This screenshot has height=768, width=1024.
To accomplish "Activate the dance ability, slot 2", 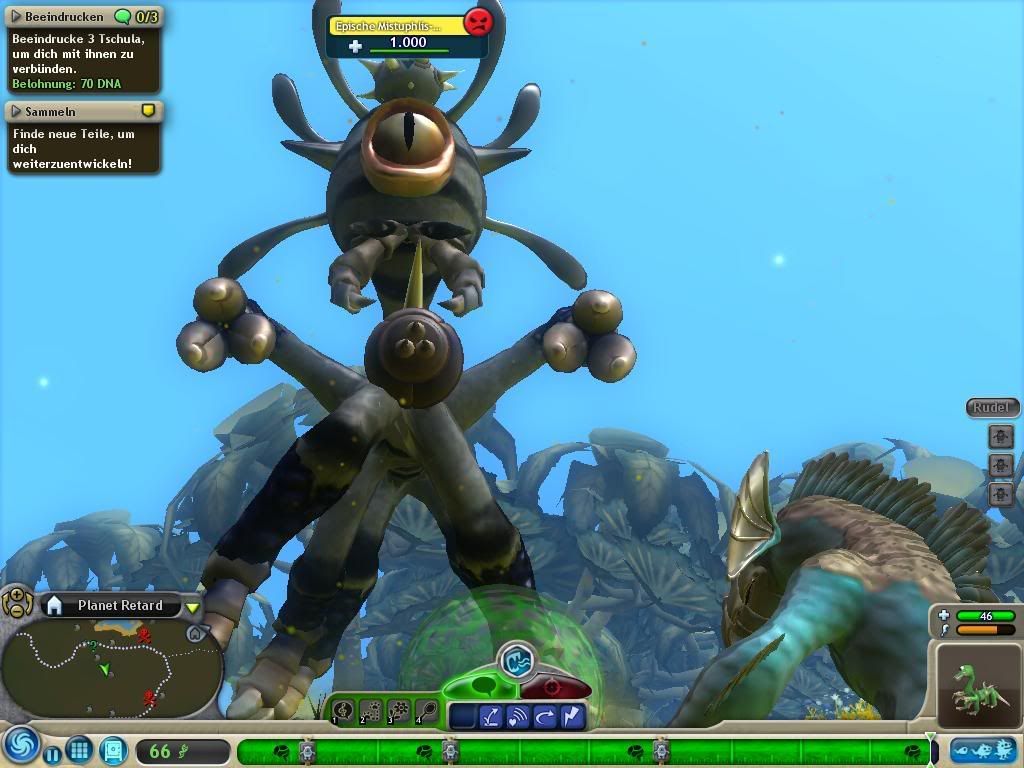I will tap(370, 711).
